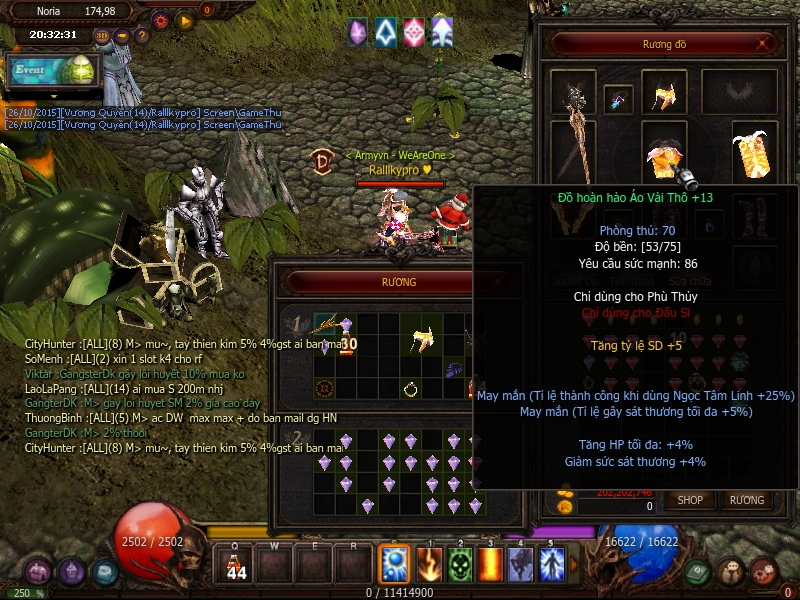
Task: Activate the blue orb skill icon
Action: [394, 565]
